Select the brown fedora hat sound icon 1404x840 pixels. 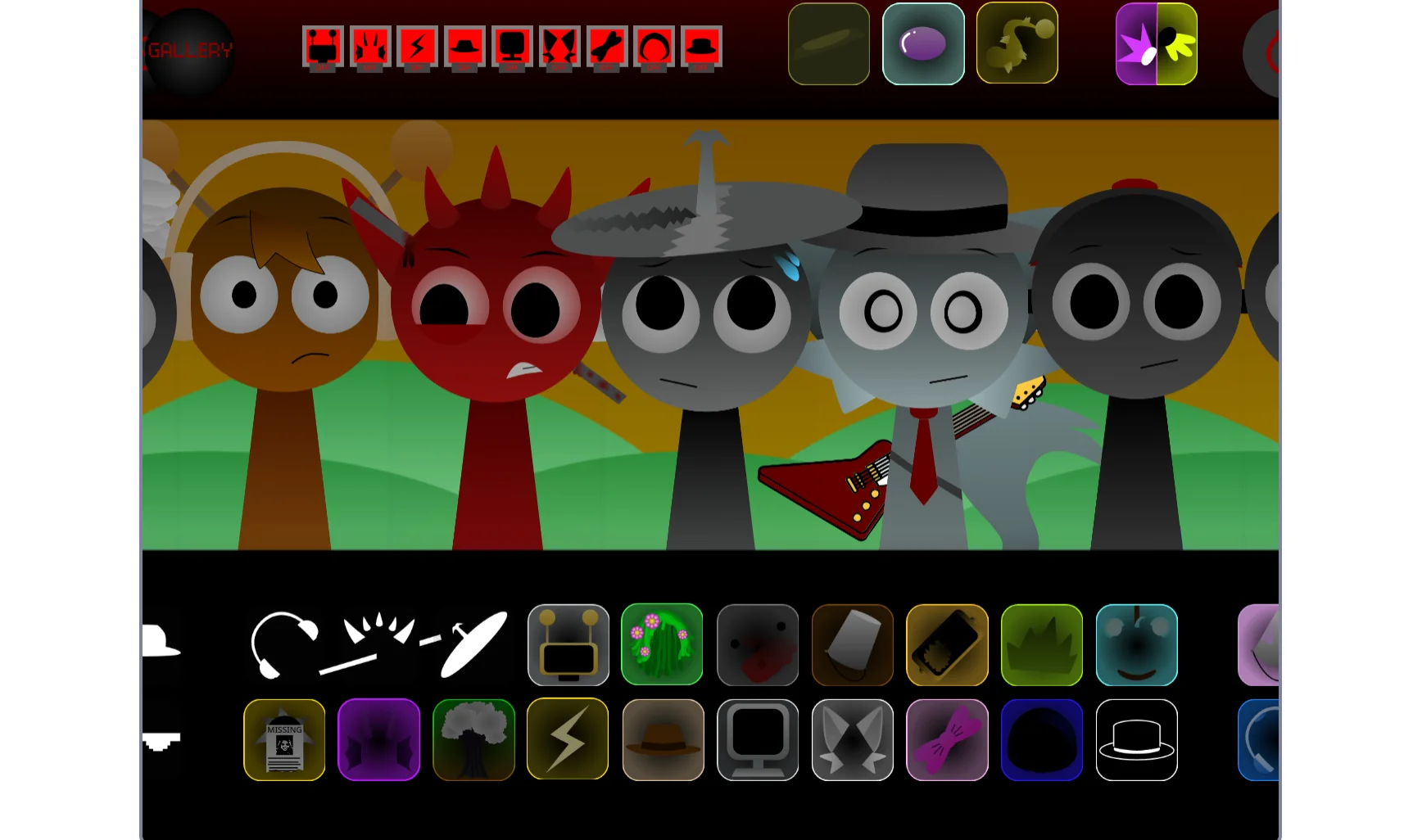click(662, 738)
